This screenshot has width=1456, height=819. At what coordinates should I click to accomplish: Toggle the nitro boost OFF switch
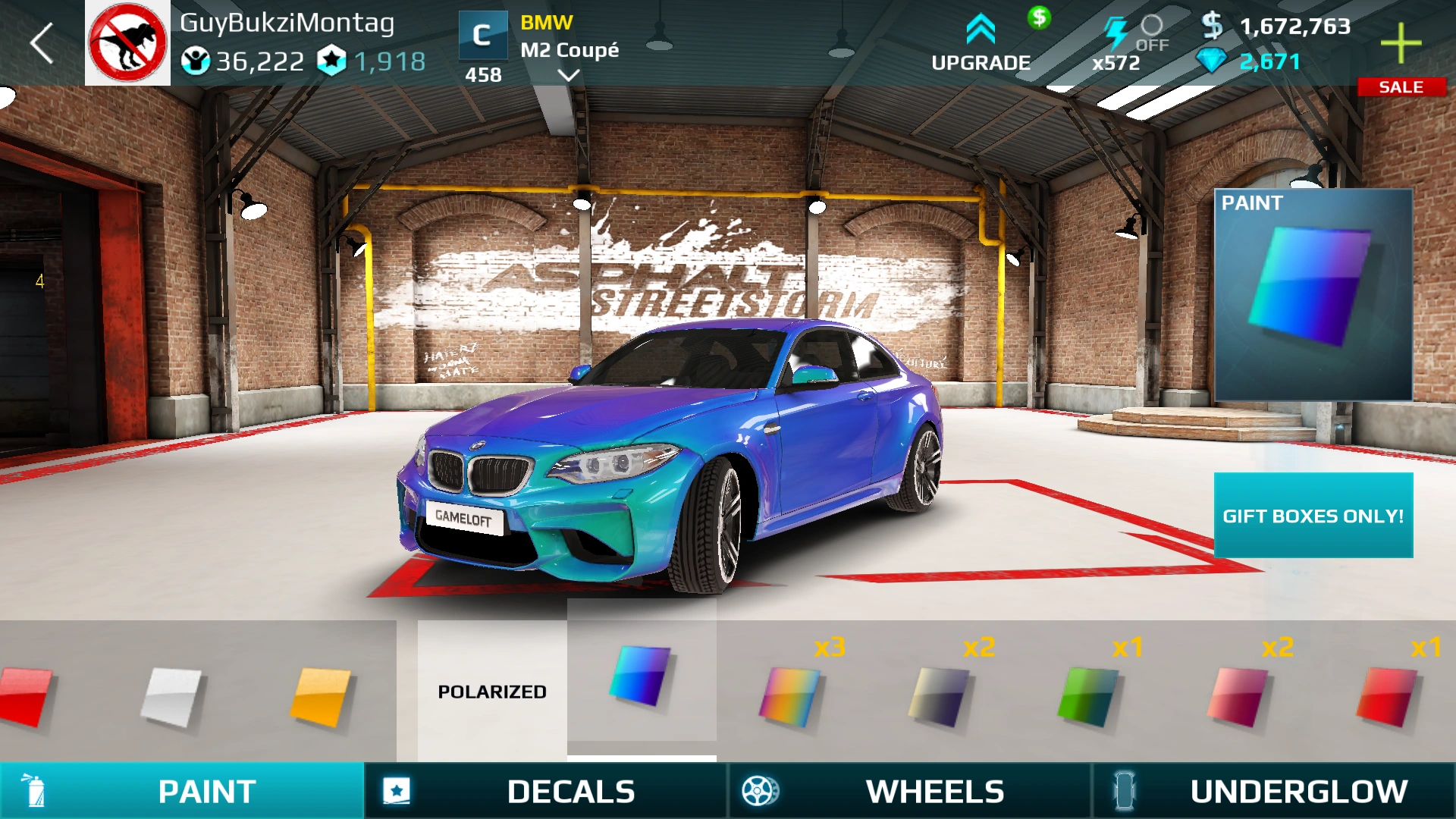click(1151, 33)
